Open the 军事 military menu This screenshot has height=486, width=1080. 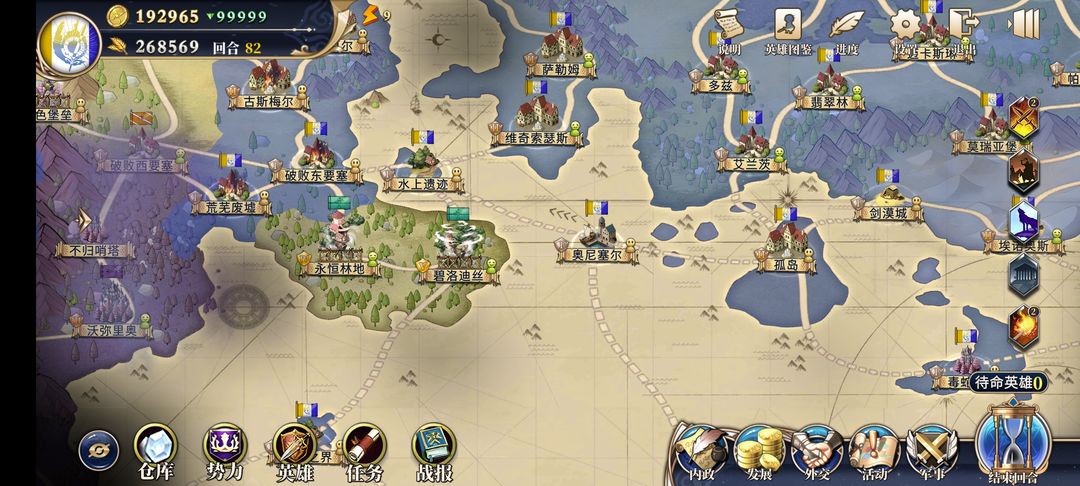coord(931,452)
